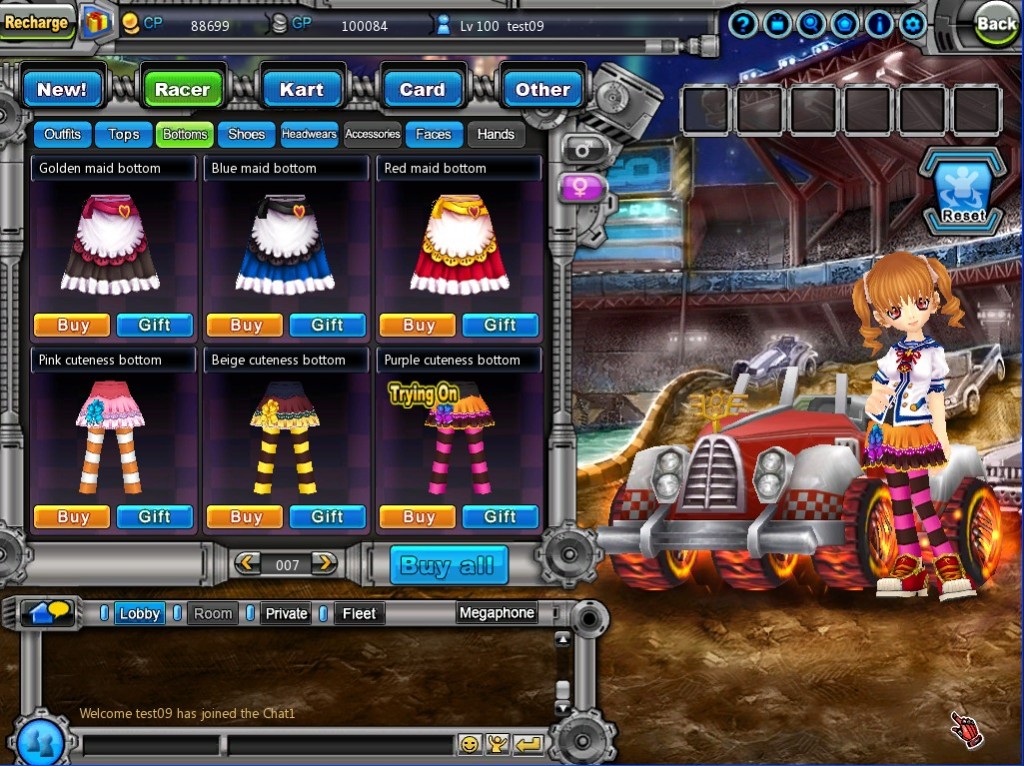The height and width of the screenshot is (766, 1024).
Task: Go Back from the shop
Action: click(x=995, y=24)
